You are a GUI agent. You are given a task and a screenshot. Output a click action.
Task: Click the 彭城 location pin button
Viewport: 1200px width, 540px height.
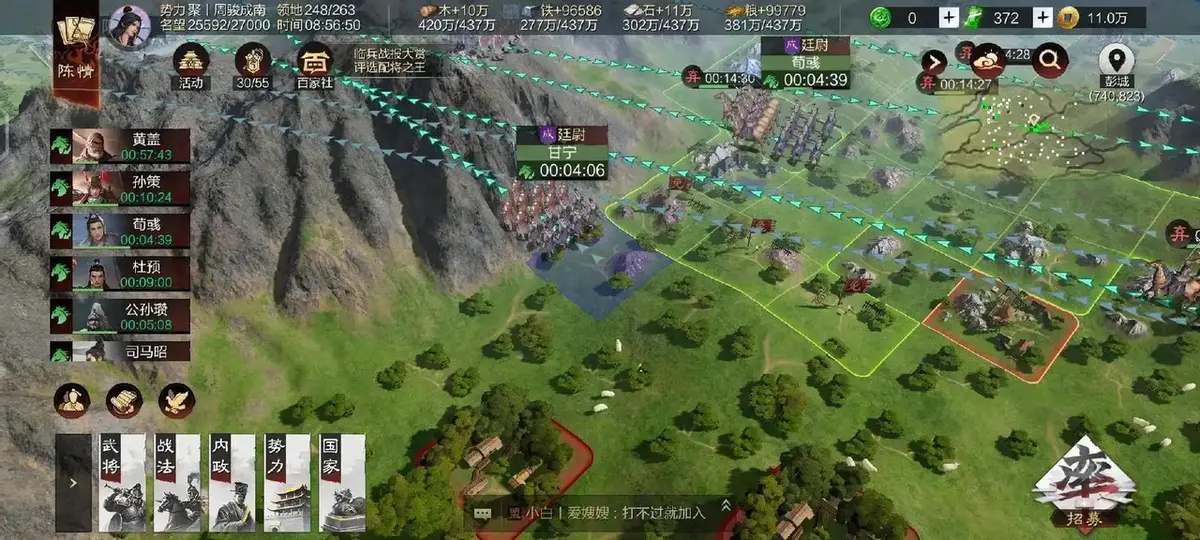click(1116, 62)
